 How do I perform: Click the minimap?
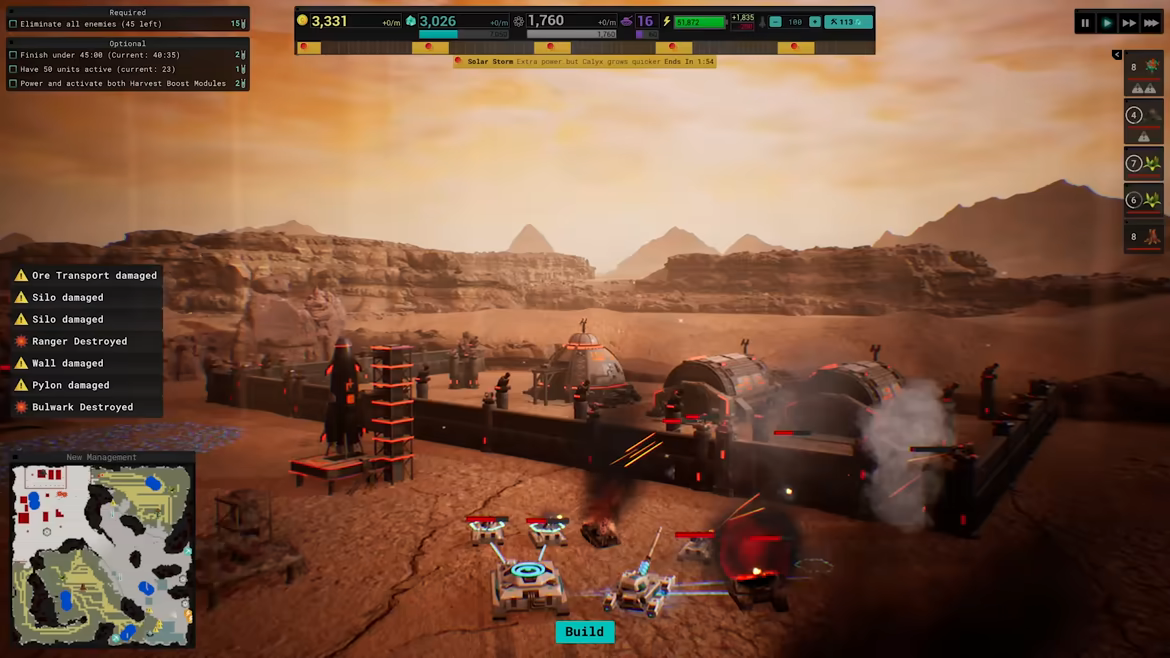coord(101,556)
